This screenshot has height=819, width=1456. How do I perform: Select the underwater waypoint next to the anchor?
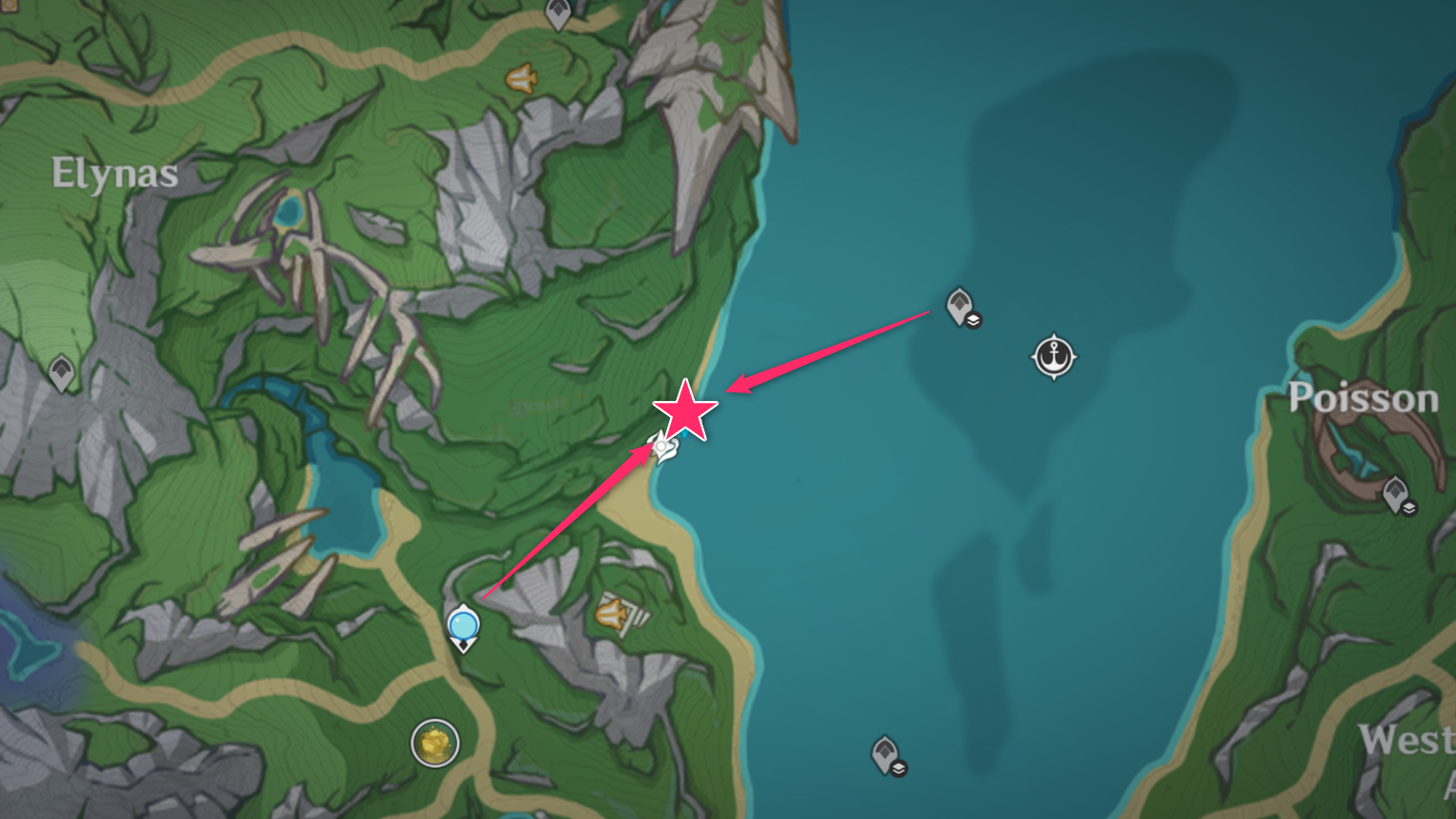961,307
